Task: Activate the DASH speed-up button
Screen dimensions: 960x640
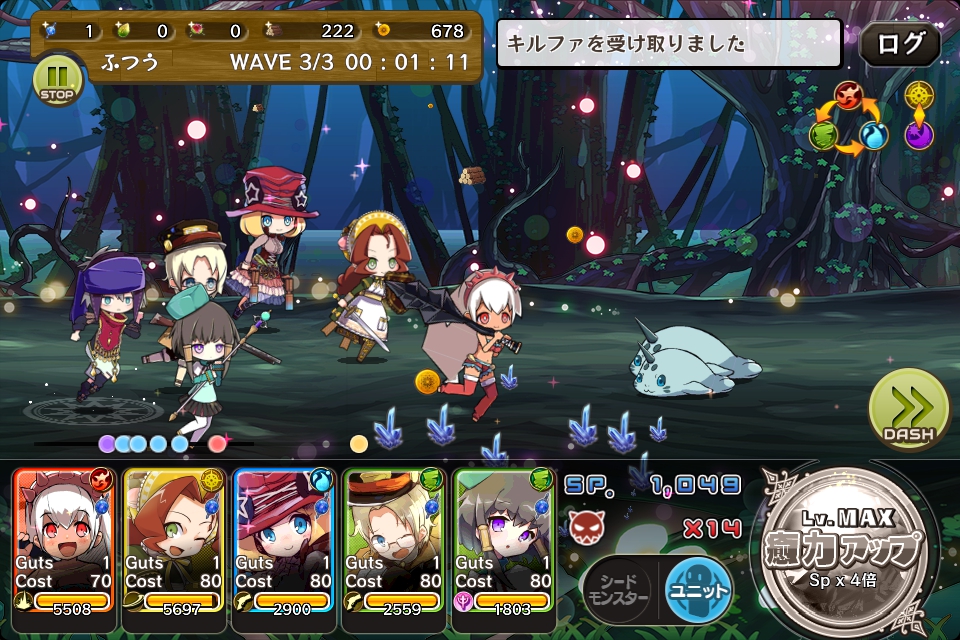Action: point(908,411)
